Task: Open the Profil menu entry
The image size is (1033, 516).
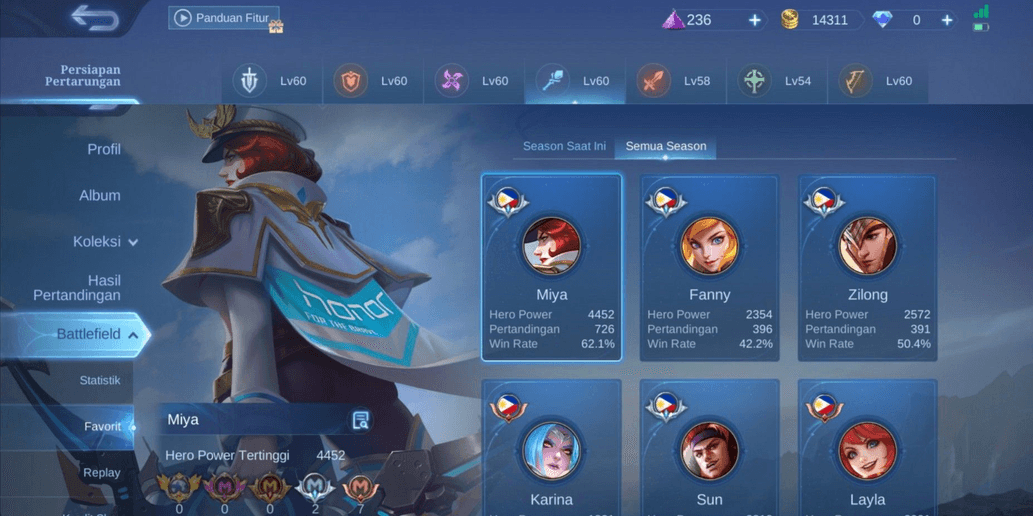Action: [x=103, y=149]
